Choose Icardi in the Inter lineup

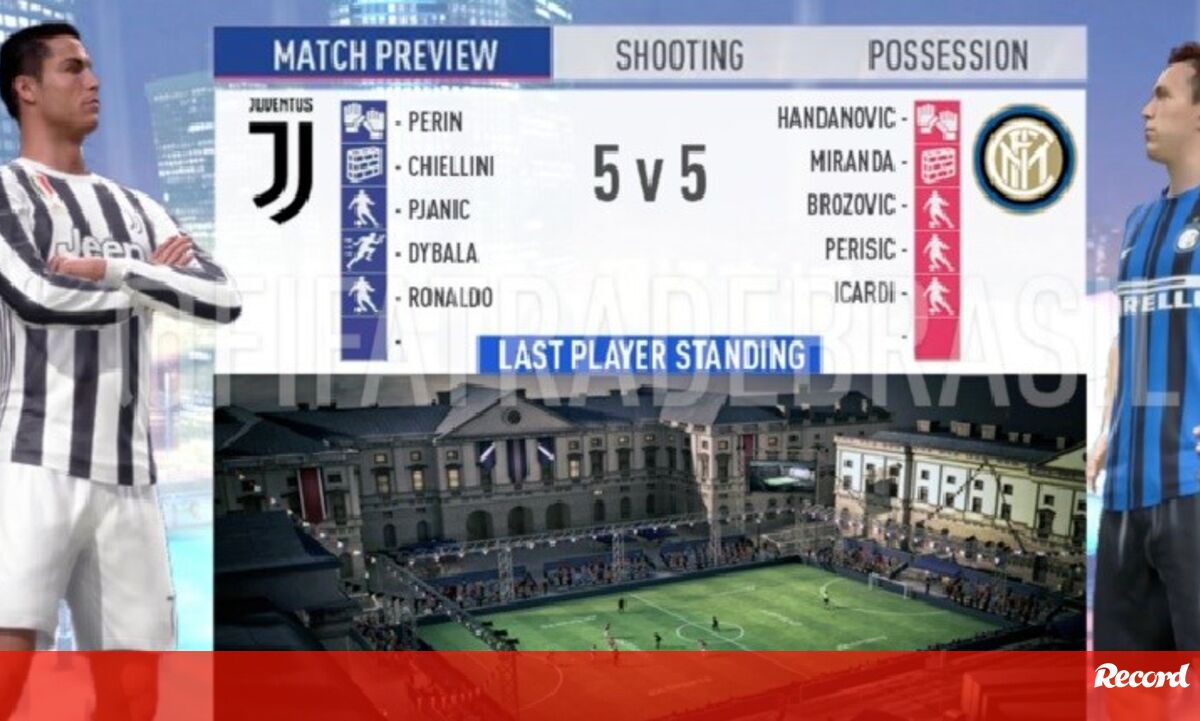[864, 294]
